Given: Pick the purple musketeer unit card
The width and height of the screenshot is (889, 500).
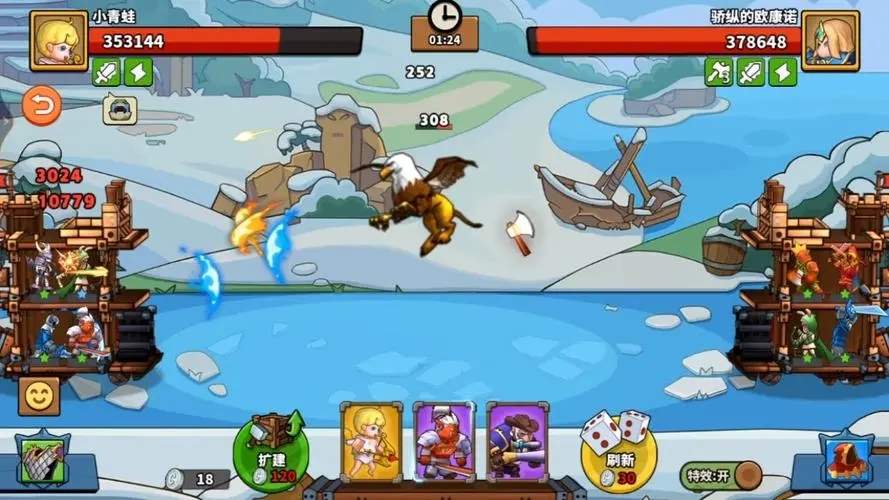Looking at the screenshot, I should click(x=517, y=442).
